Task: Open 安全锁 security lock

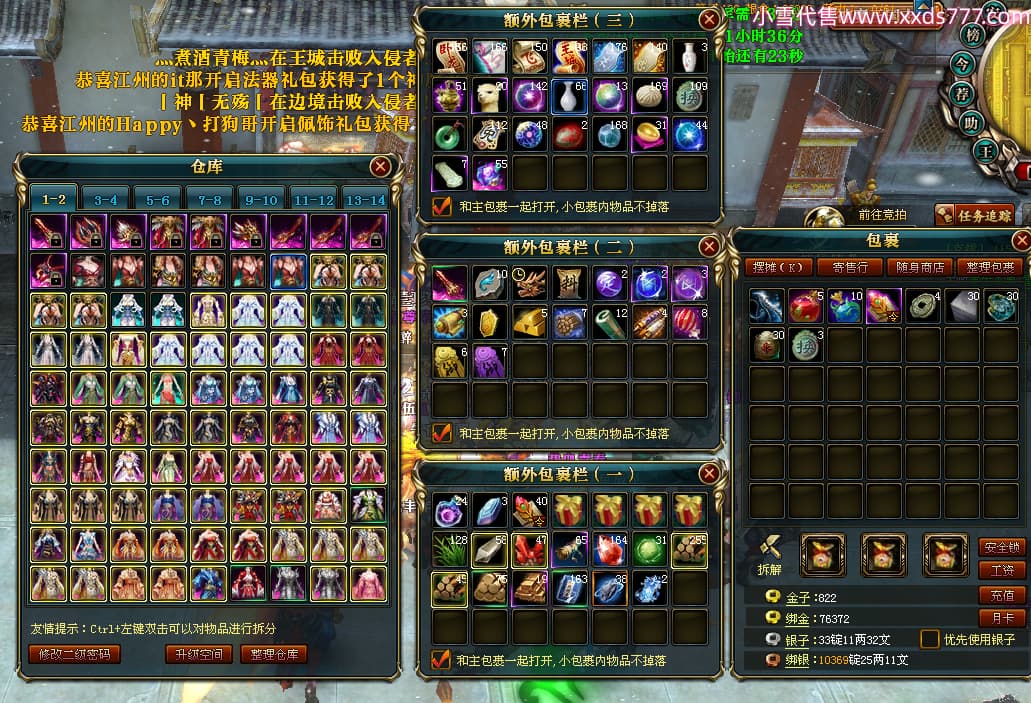Action: (x=1001, y=547)
